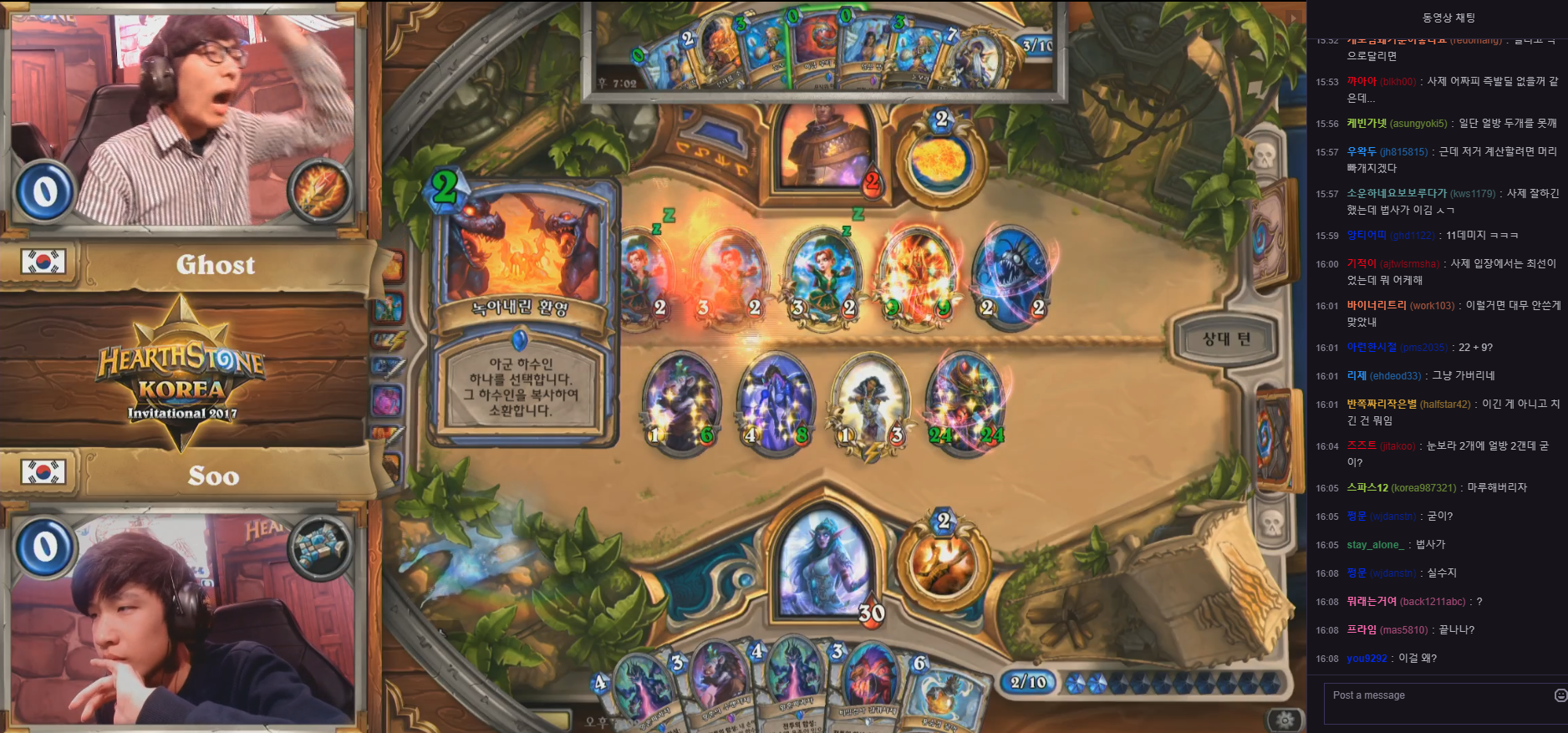Target the opponent mage hero portrait
Screen dimensions: 1568x733
823,147
